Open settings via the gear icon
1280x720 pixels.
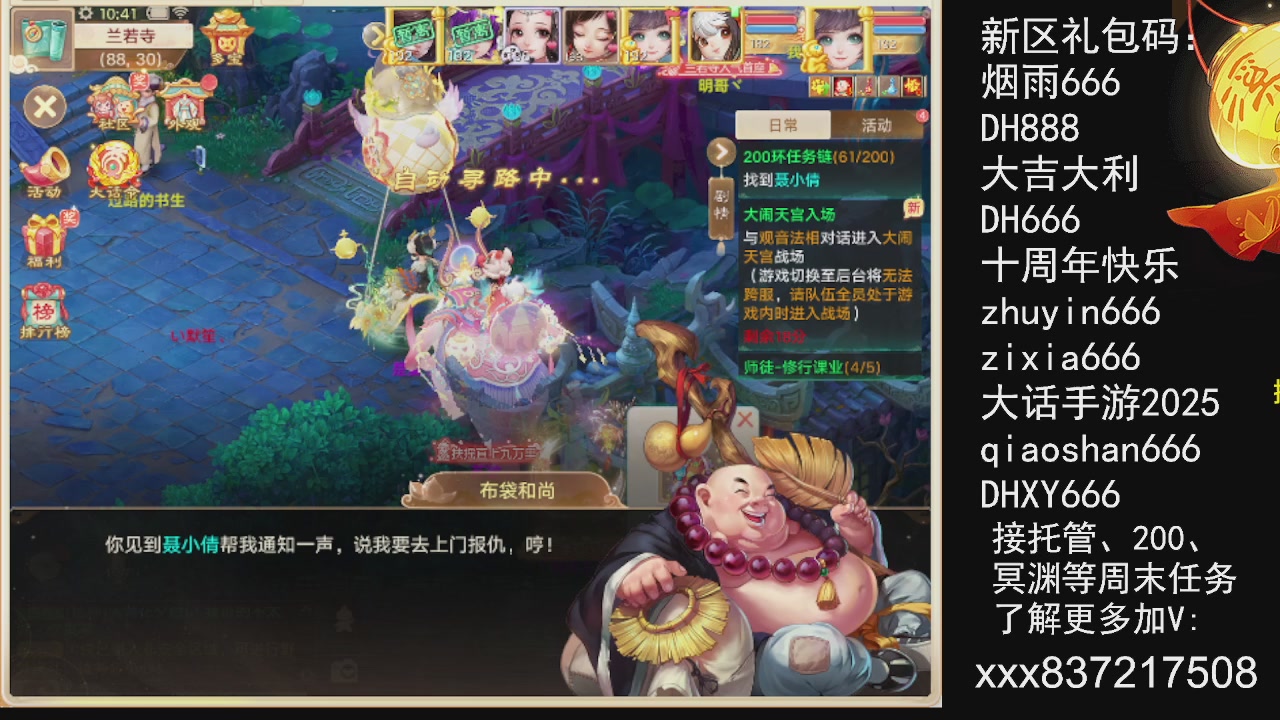pos(87,13)
